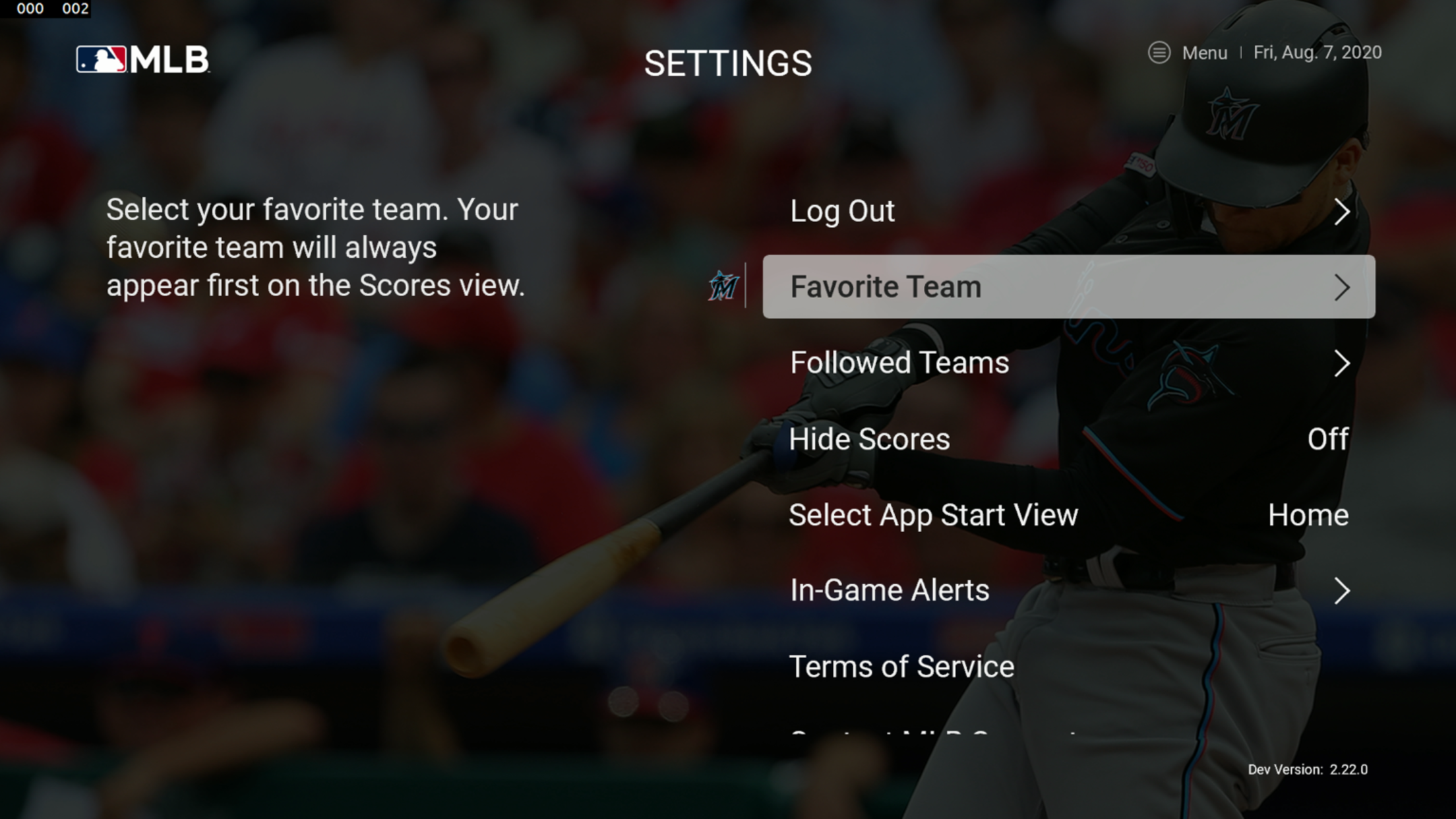
Task: Open the Followed Teams list
Action: [x=1068, y=363]
